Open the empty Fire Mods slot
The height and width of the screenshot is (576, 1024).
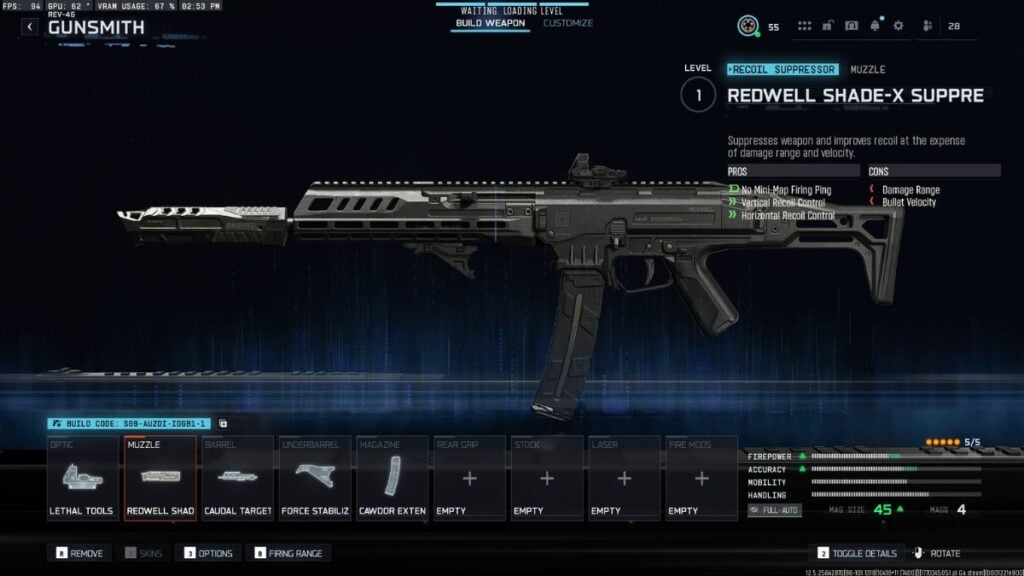[701, 478]
